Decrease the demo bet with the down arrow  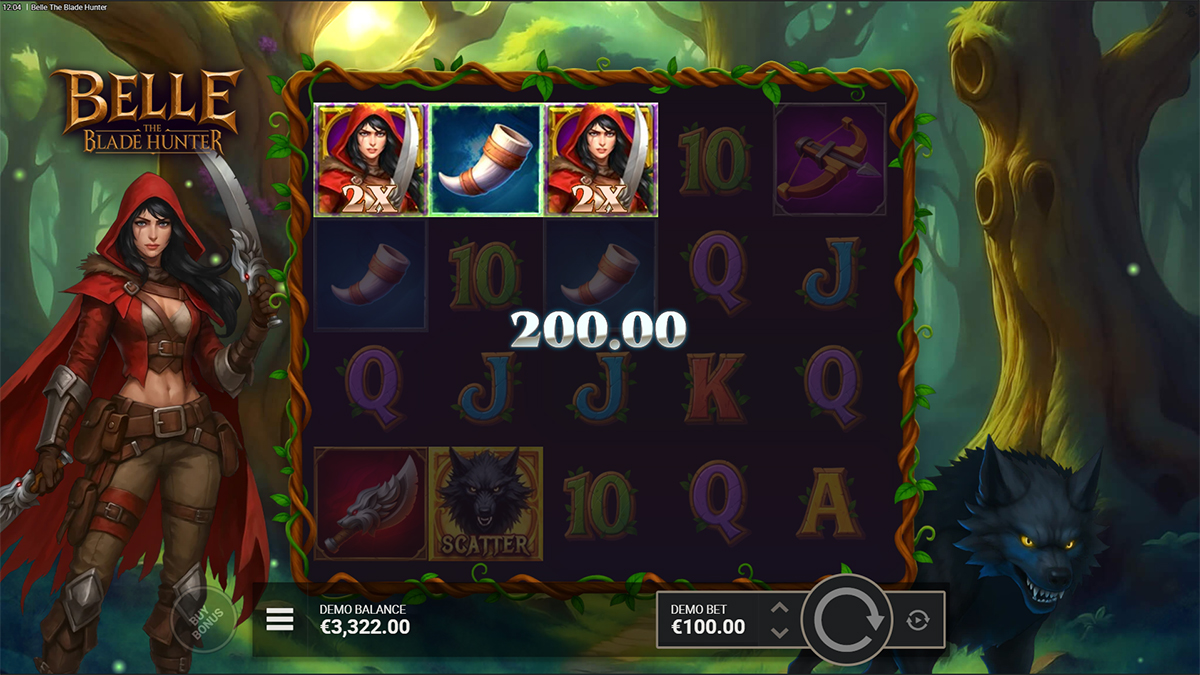click(780, 632)
